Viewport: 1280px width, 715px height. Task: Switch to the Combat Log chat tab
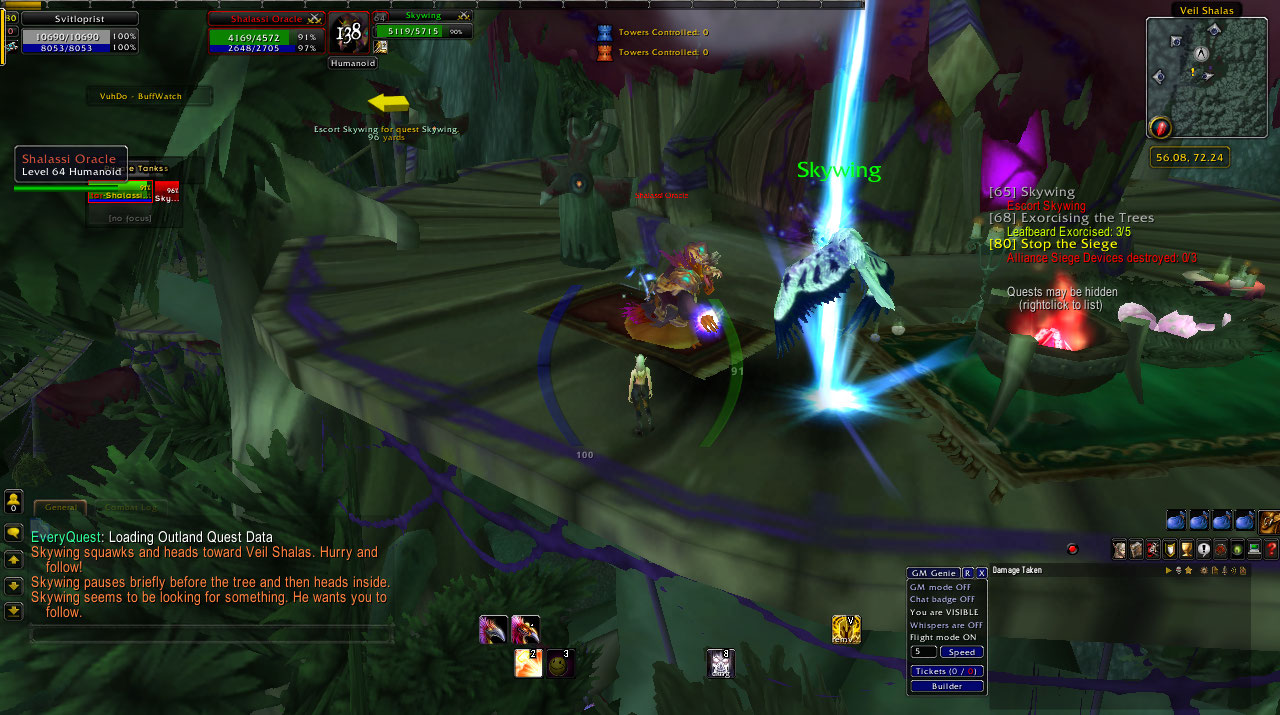[130, 508]
